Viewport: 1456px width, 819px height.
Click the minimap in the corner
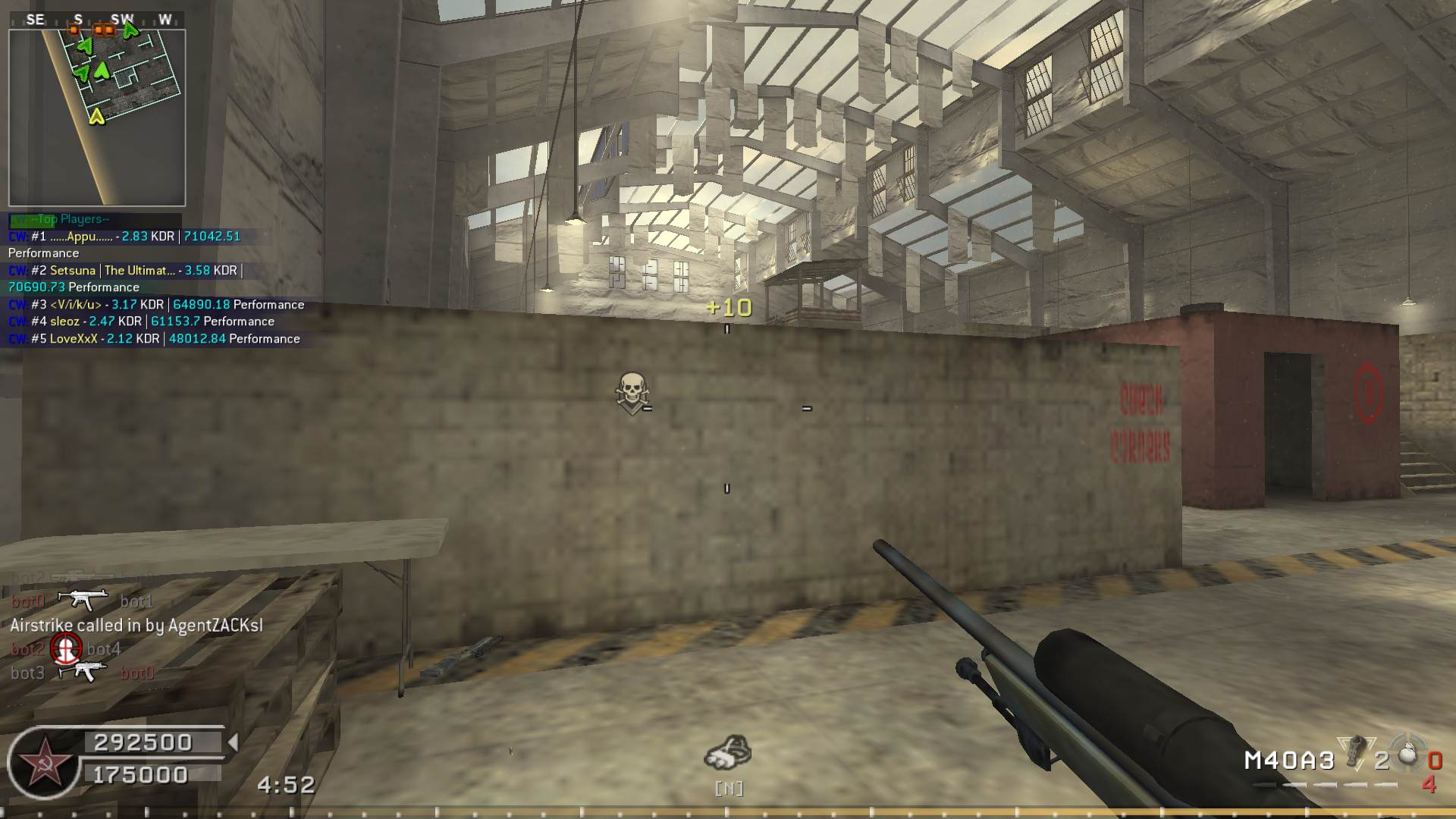point(97,118)
